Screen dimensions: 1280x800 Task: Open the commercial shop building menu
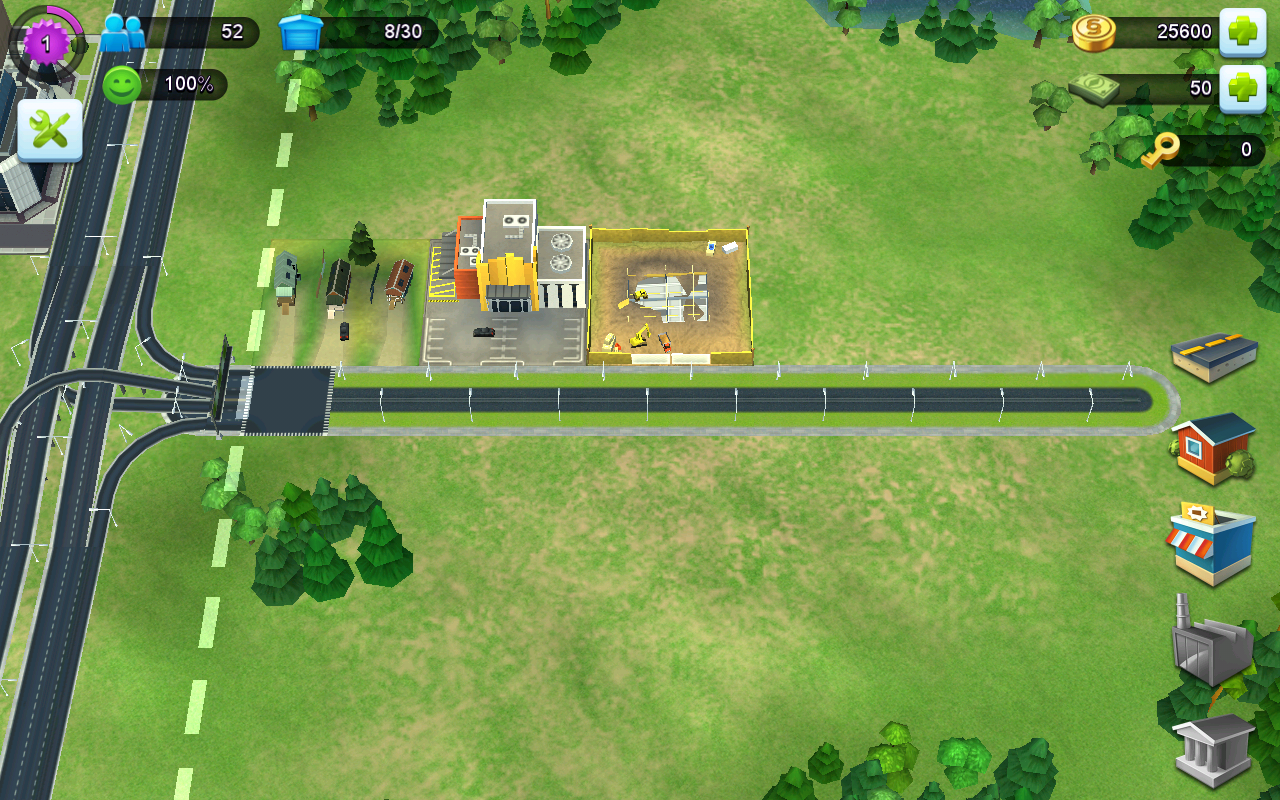point(1211,543)
